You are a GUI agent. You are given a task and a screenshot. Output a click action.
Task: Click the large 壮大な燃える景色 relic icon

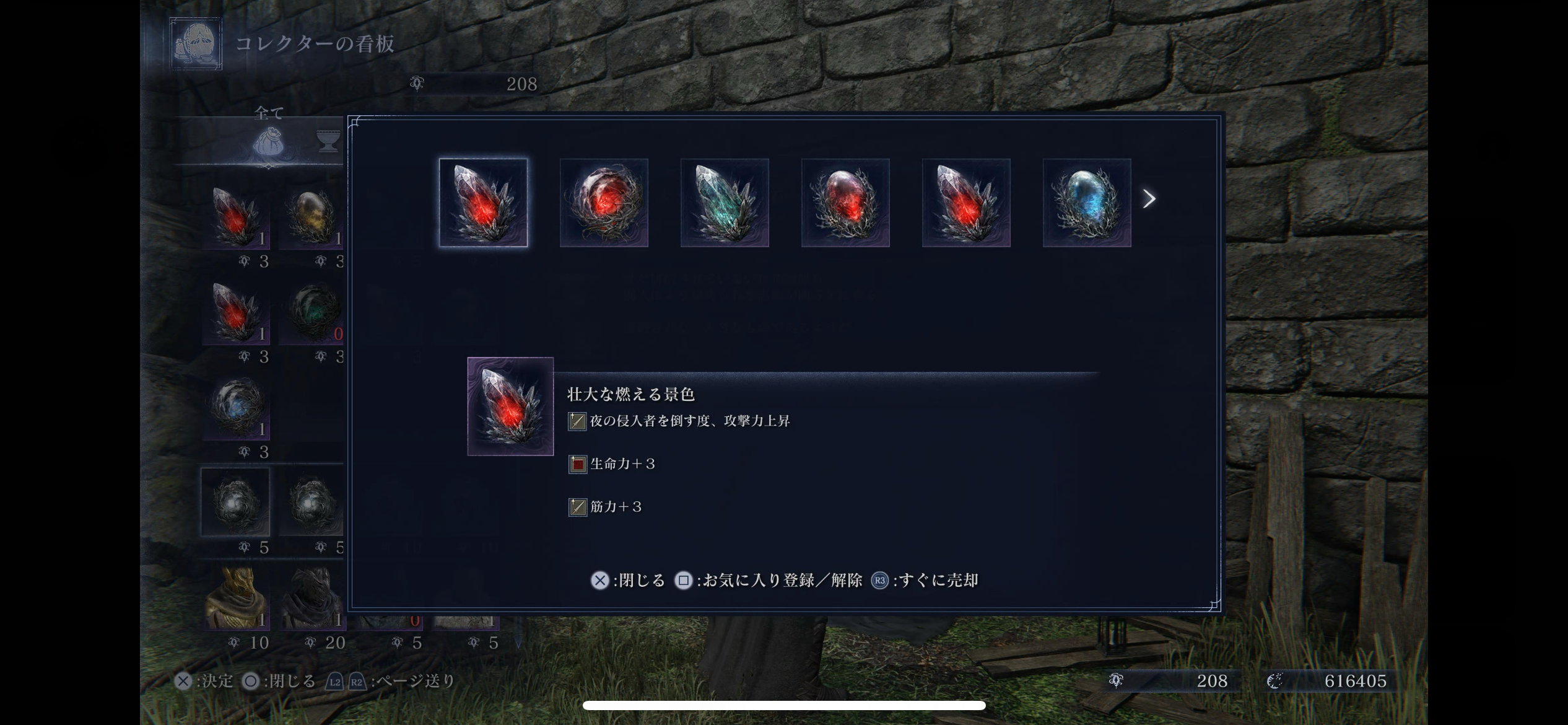pos(510,406)
